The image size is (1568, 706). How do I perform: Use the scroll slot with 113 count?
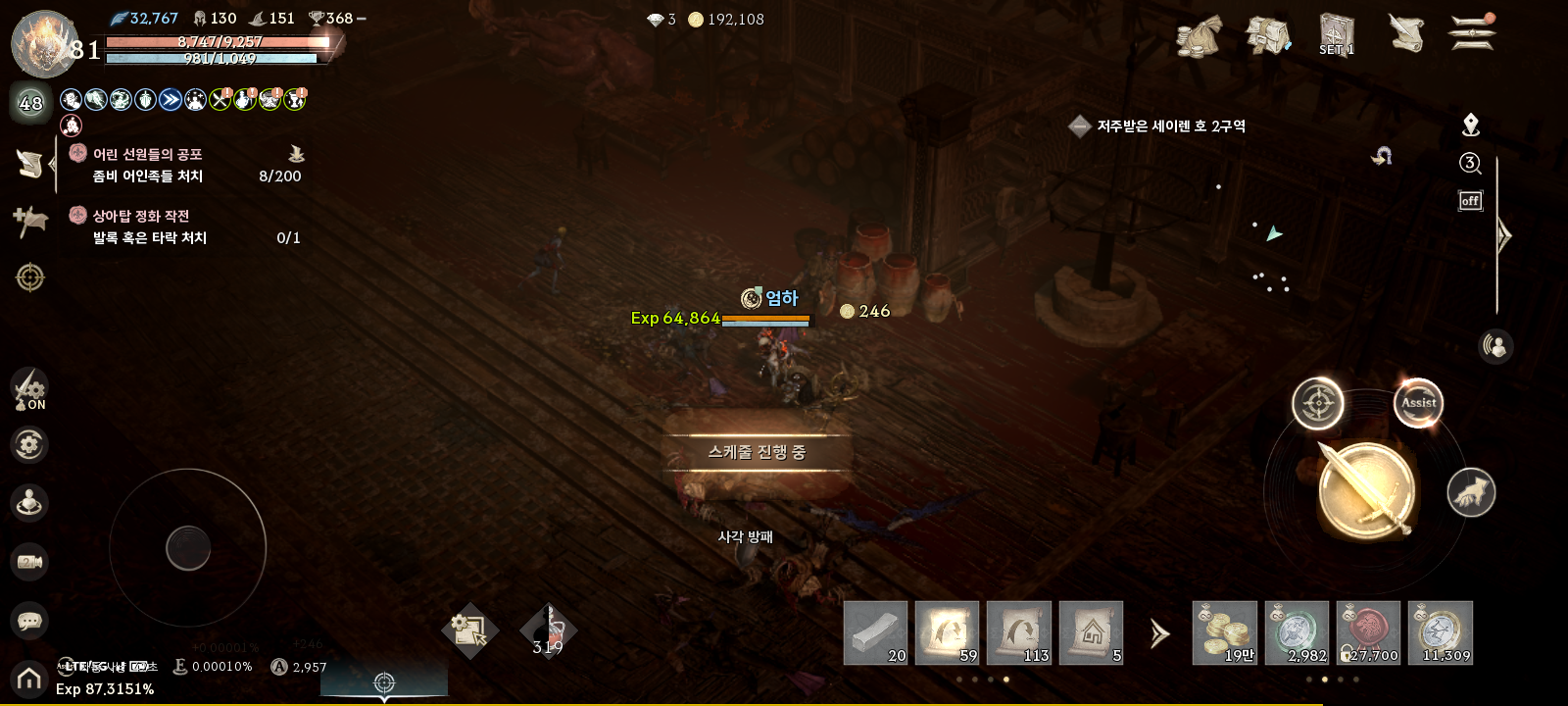tap(1019, 632)
